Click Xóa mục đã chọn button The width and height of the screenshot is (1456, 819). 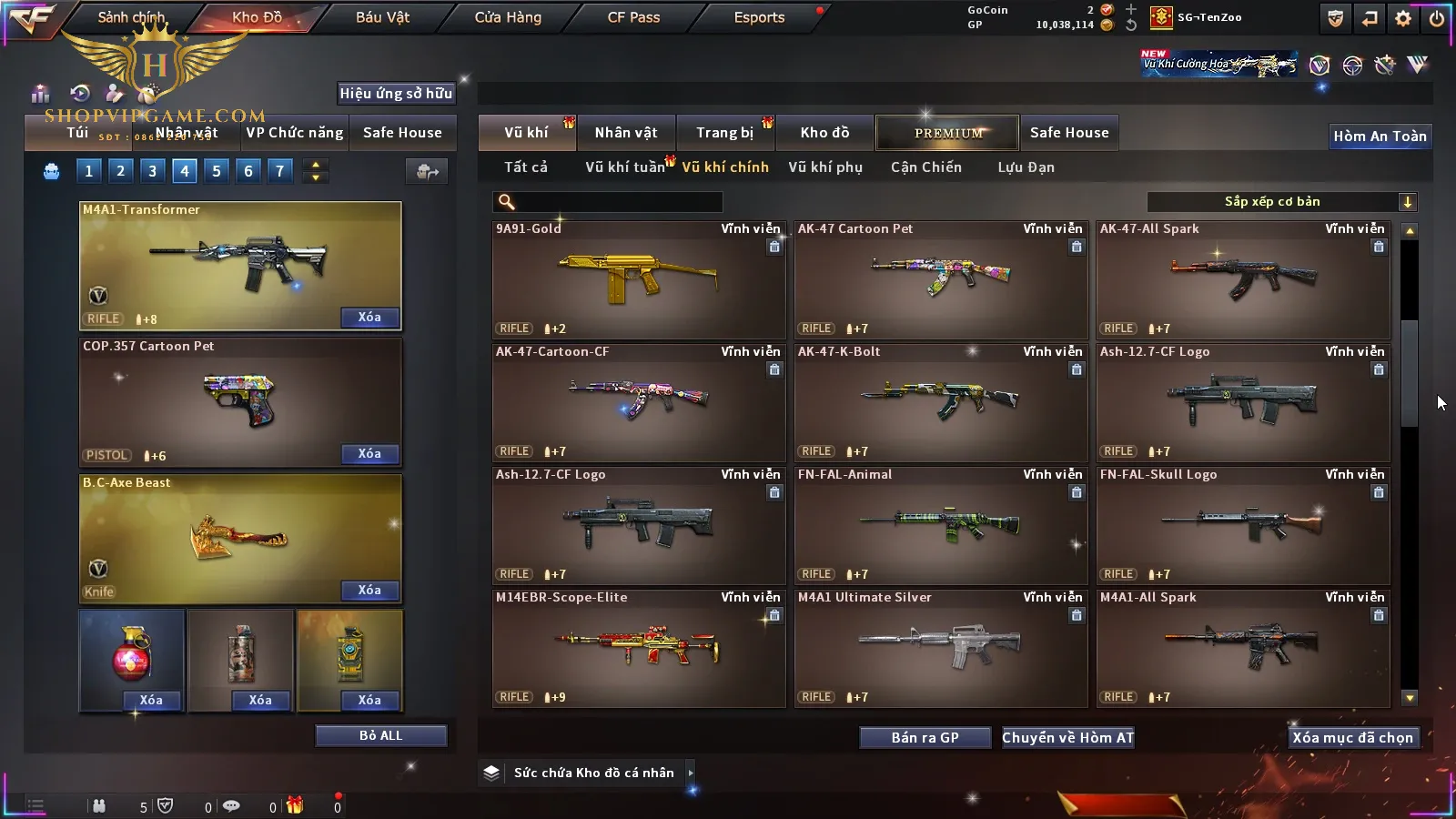[1352, 738]
